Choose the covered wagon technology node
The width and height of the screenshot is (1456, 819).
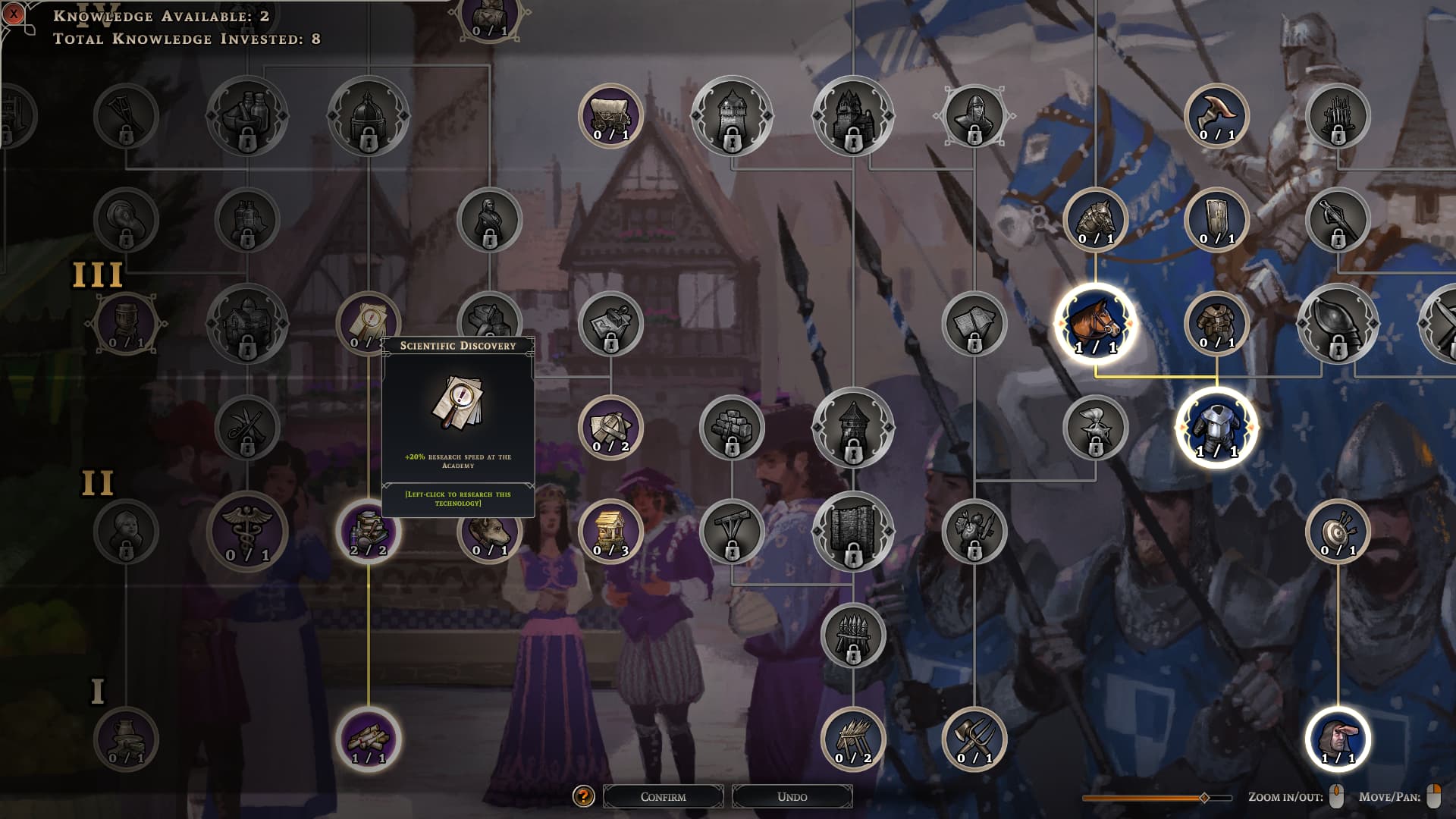(610, 116)
